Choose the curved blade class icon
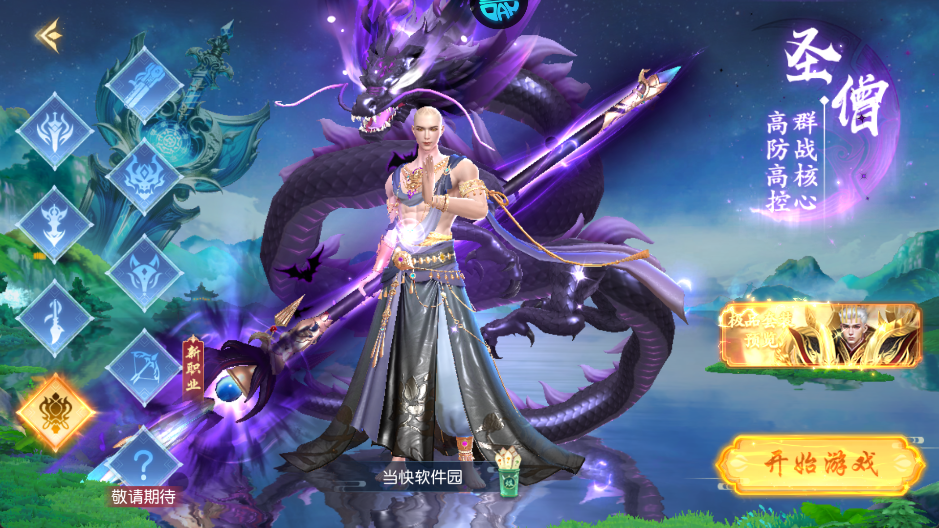The width and height of the screenshot is (939, 528). tap(55, 318)
